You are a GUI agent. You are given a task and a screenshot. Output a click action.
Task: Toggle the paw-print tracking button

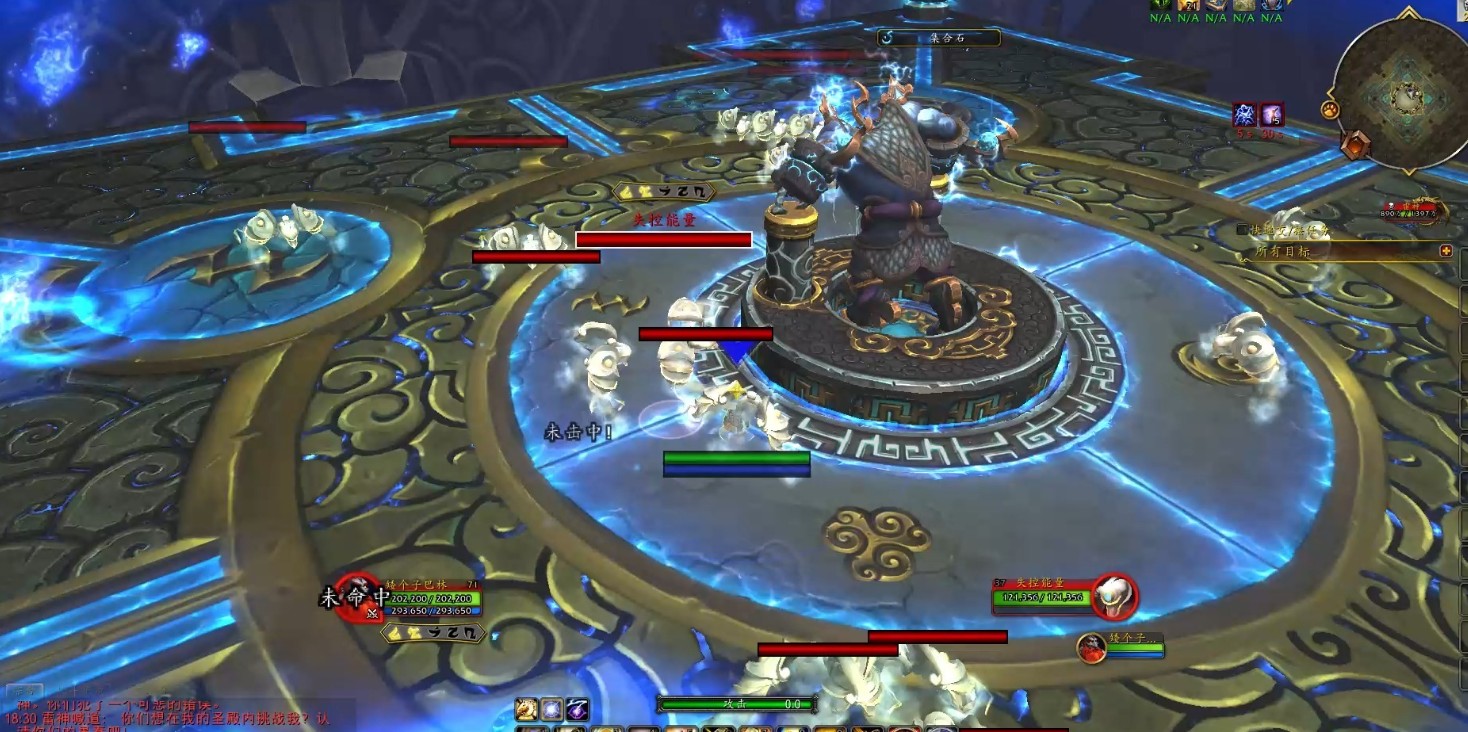(1329, 108)
